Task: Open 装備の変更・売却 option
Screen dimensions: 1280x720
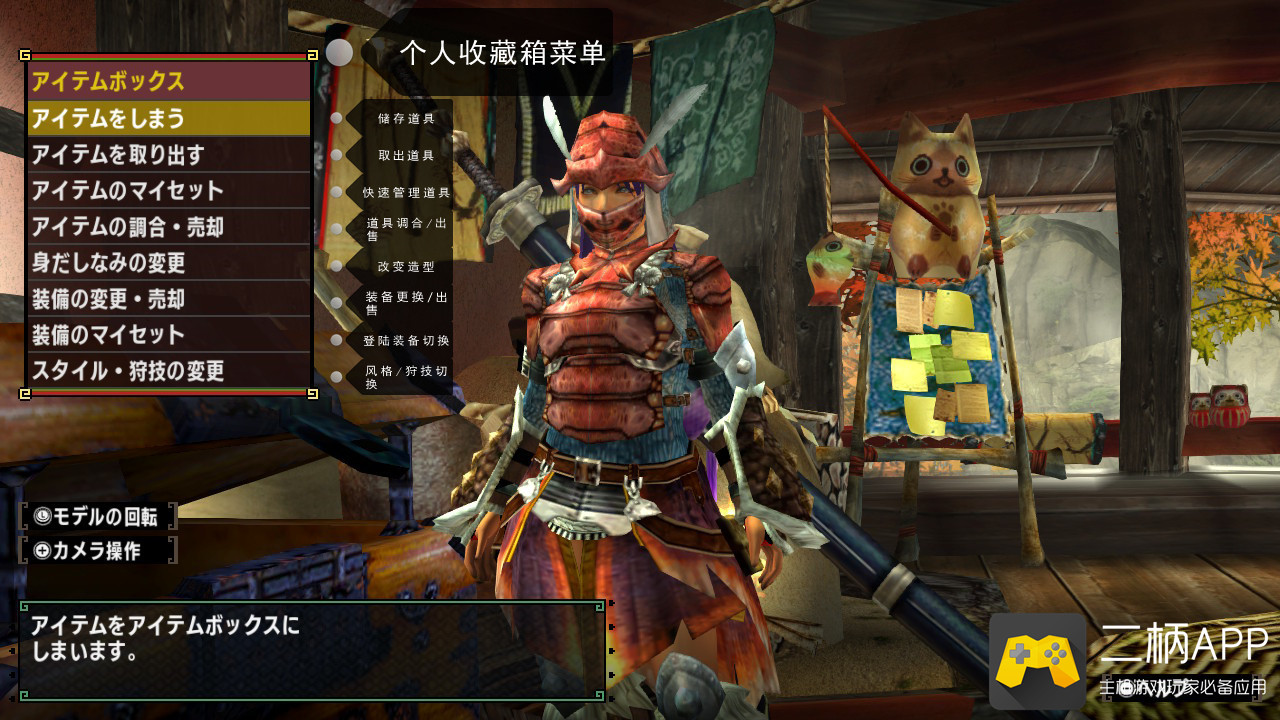Action: tap(168, 299)
